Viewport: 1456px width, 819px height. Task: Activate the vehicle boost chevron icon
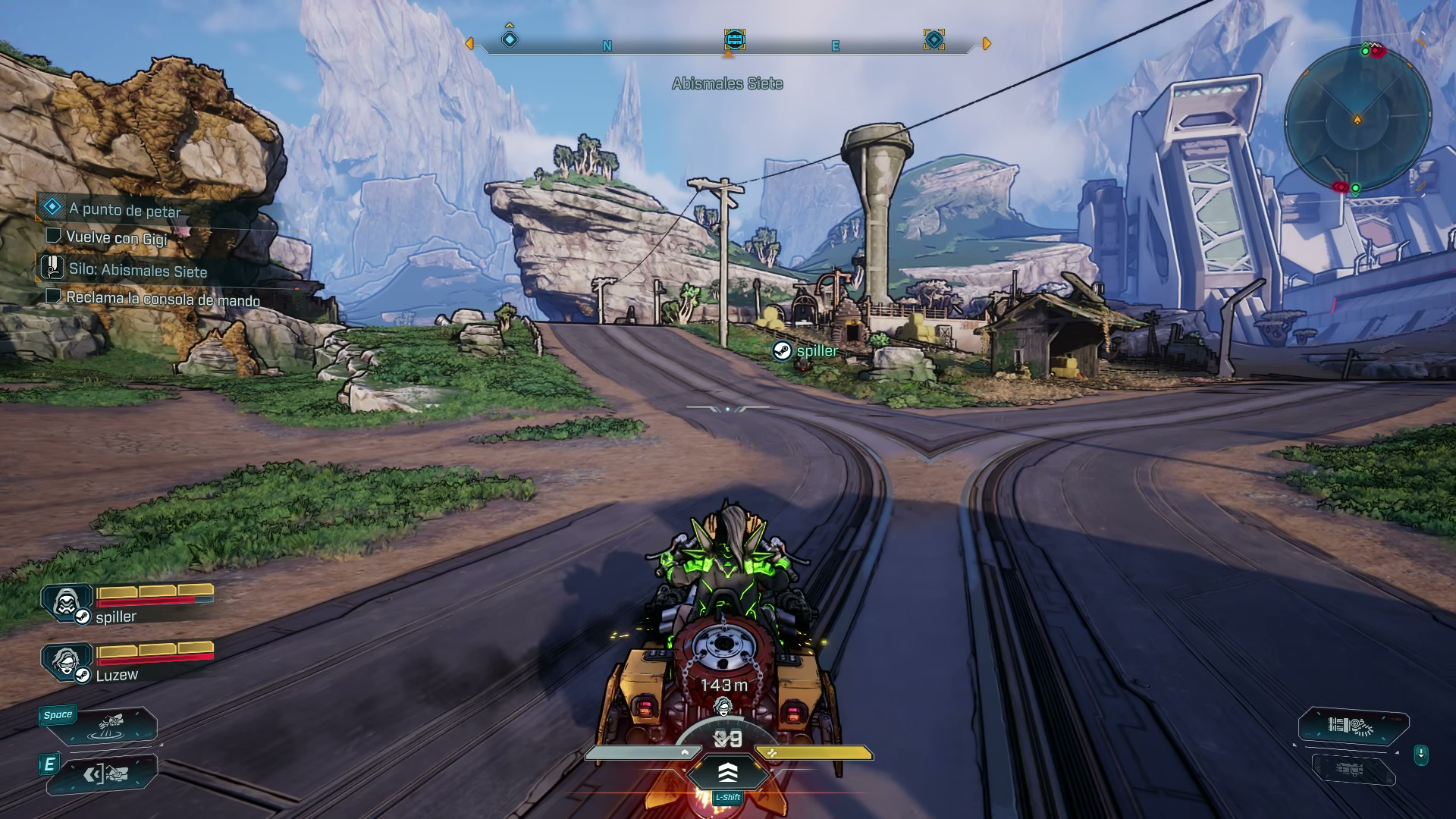727,772
